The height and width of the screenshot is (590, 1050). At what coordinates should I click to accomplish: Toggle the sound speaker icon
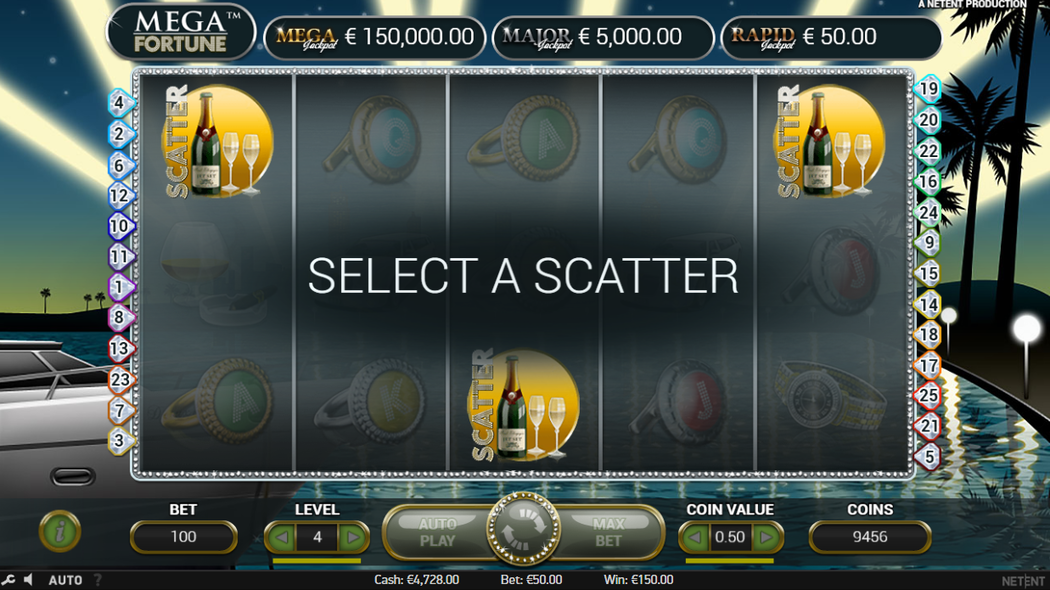point(28,580)
